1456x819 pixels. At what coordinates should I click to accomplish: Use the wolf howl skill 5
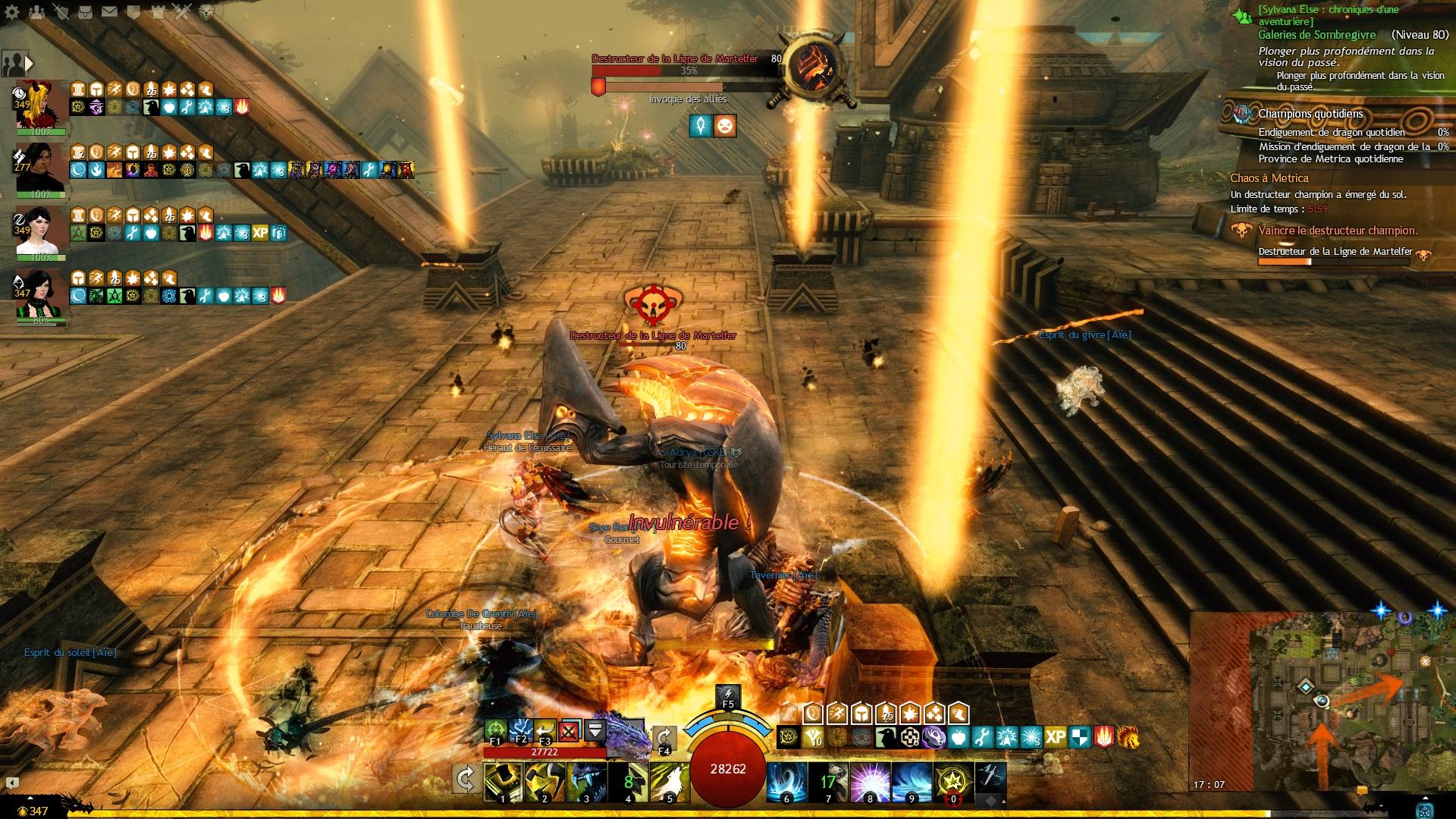(670, 783)
